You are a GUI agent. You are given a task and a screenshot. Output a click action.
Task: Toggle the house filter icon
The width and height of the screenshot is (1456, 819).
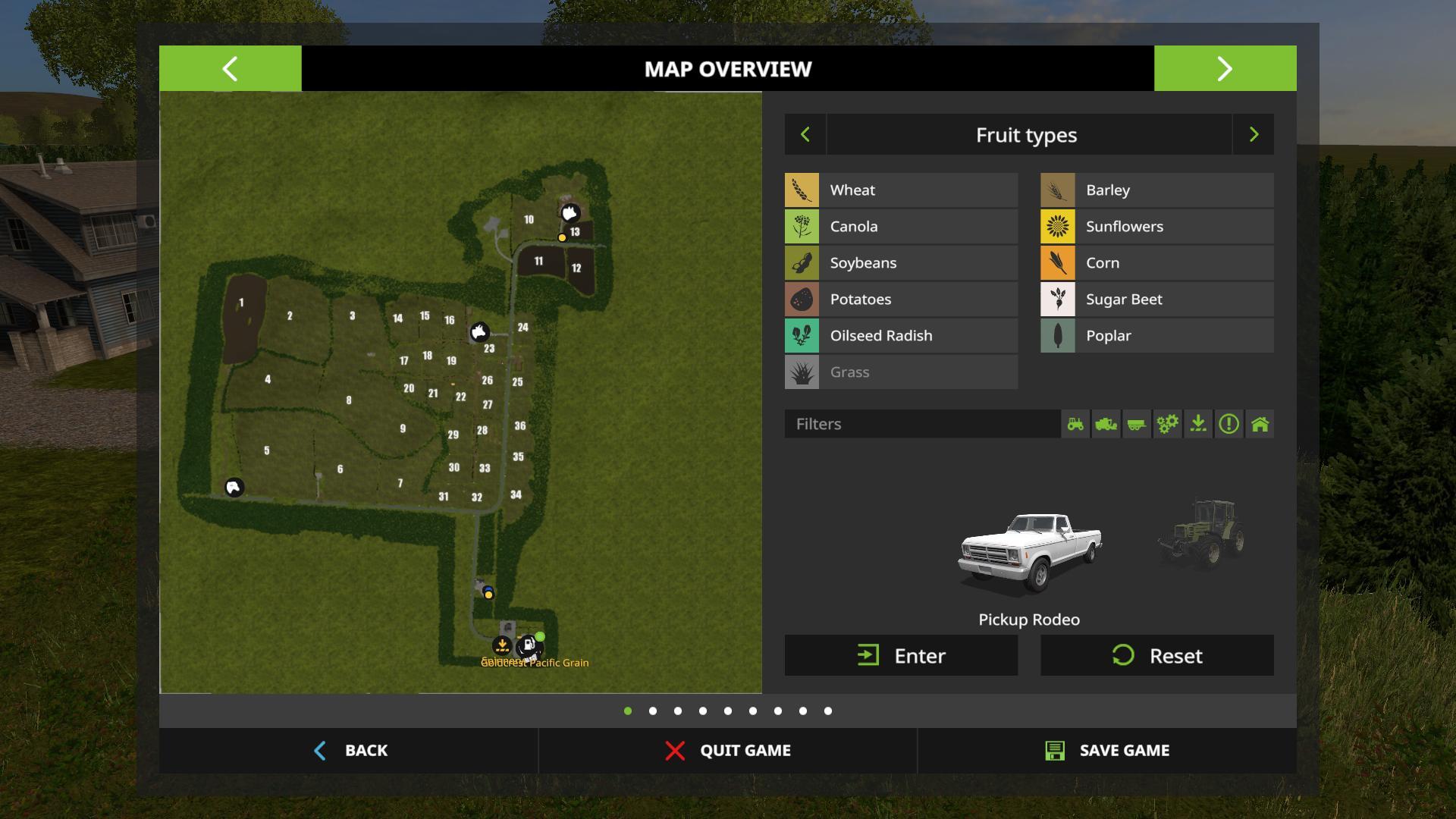click(x=1260, y=424)
